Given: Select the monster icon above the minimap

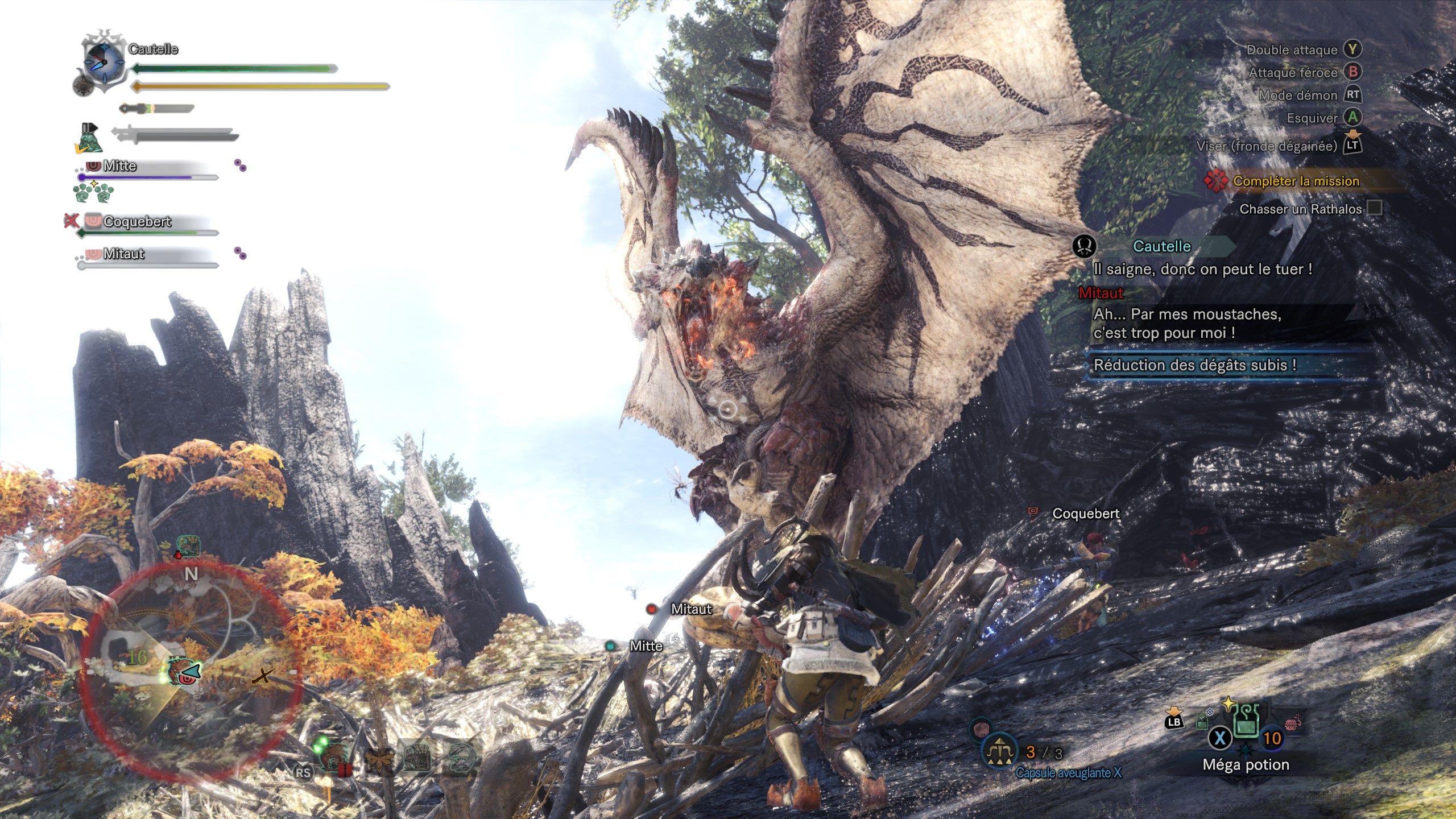Looking at the screenshot, I should pos(188,546).
